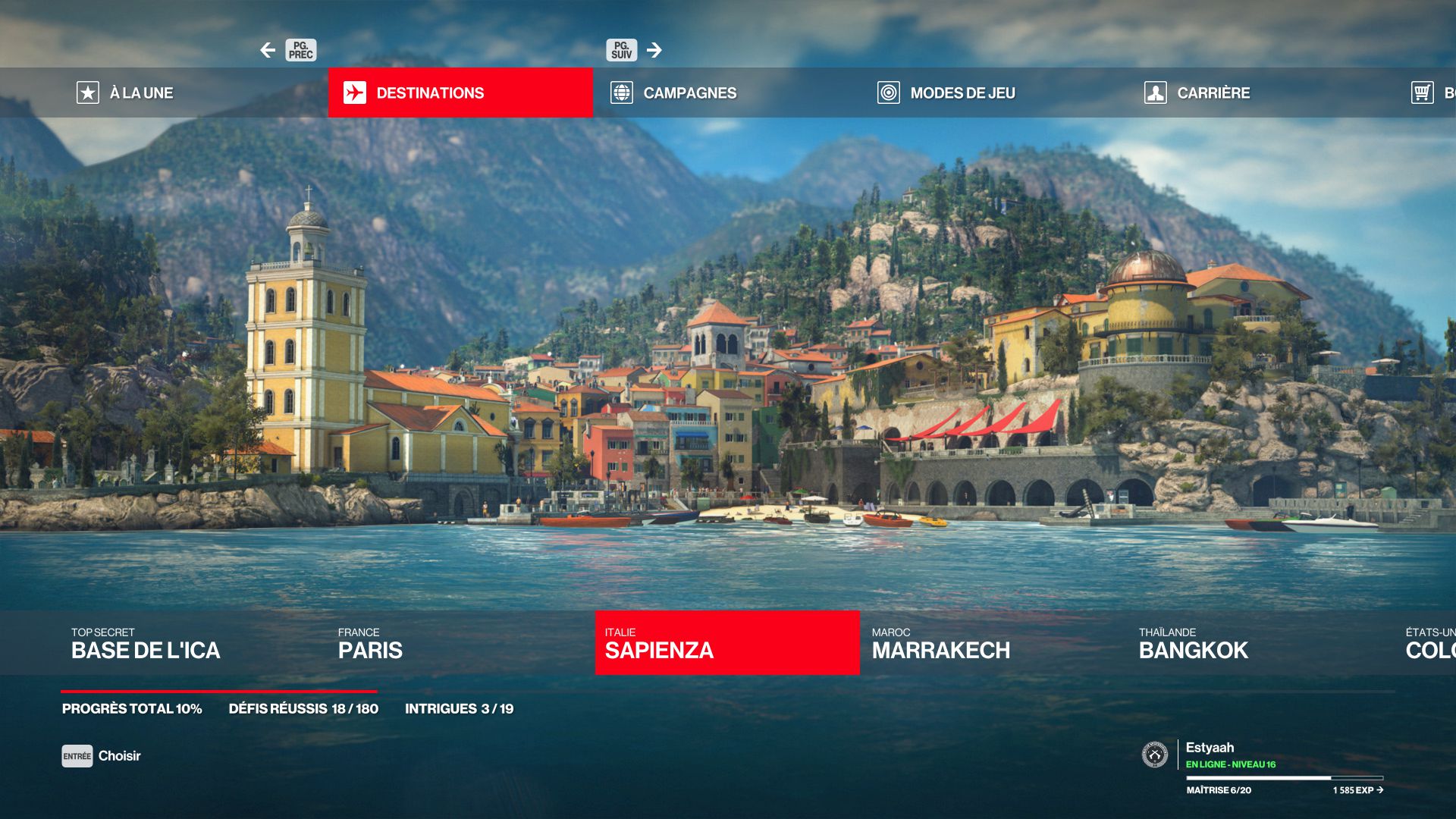Switch to the Campagnes tab
The image size is (1456, 819).
(x=689, y=93)
